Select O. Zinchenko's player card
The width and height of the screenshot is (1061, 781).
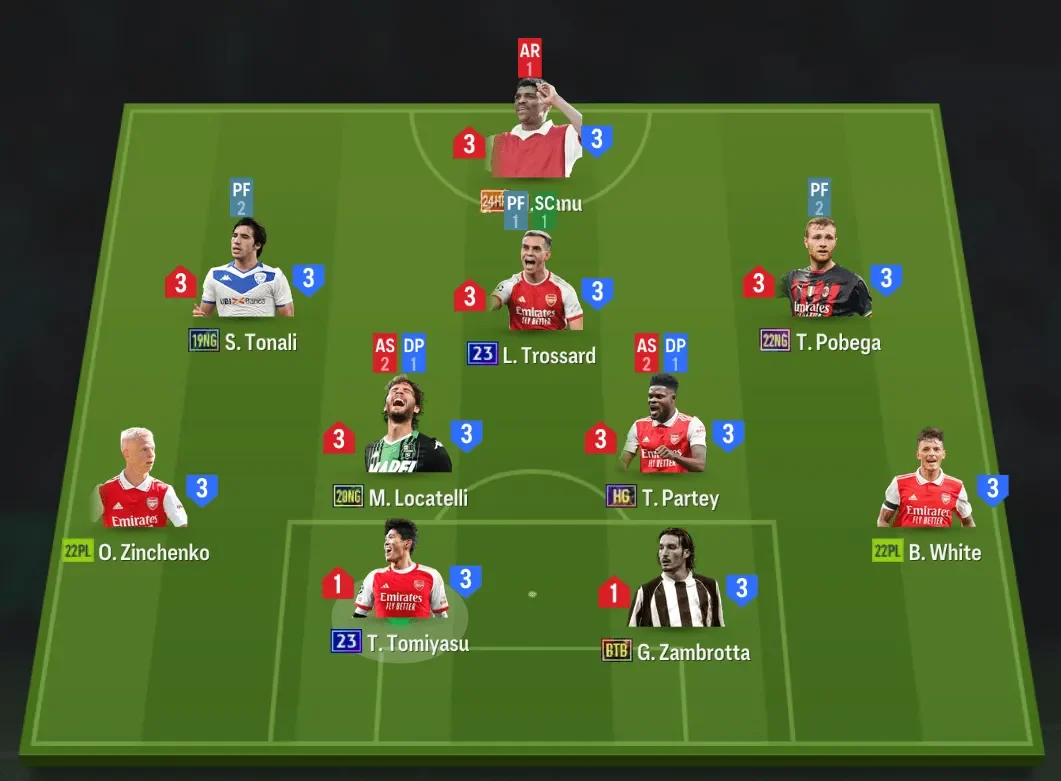[x=139, y=485]
